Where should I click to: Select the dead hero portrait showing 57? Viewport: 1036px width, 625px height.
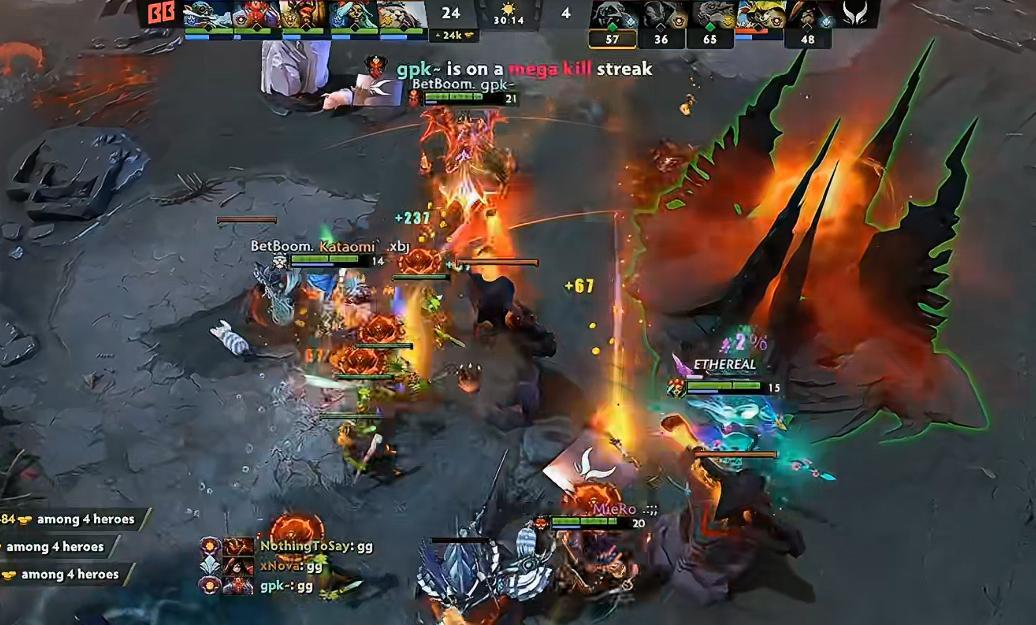[613, 16]
